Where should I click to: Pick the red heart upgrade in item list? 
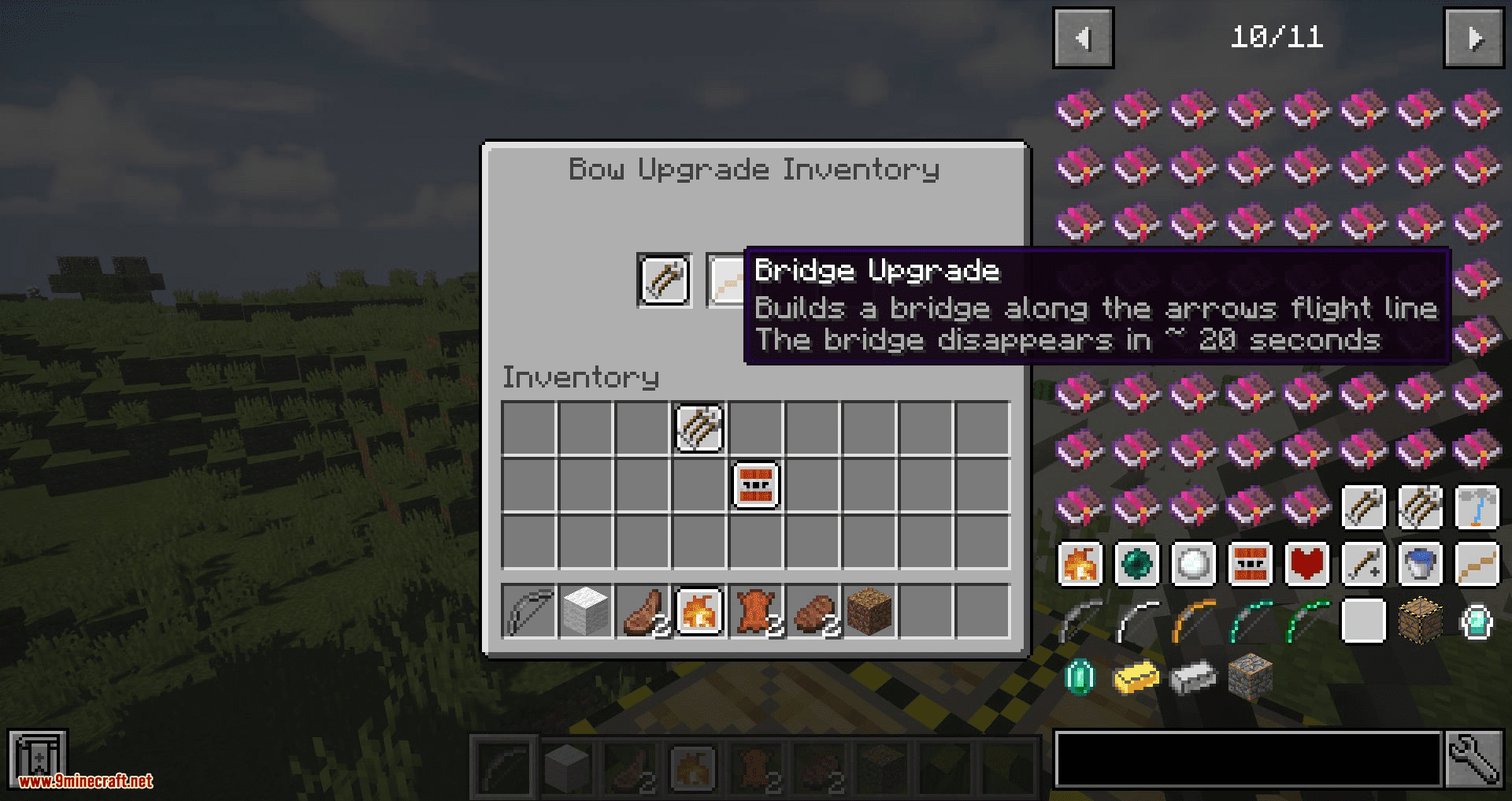1306,565
